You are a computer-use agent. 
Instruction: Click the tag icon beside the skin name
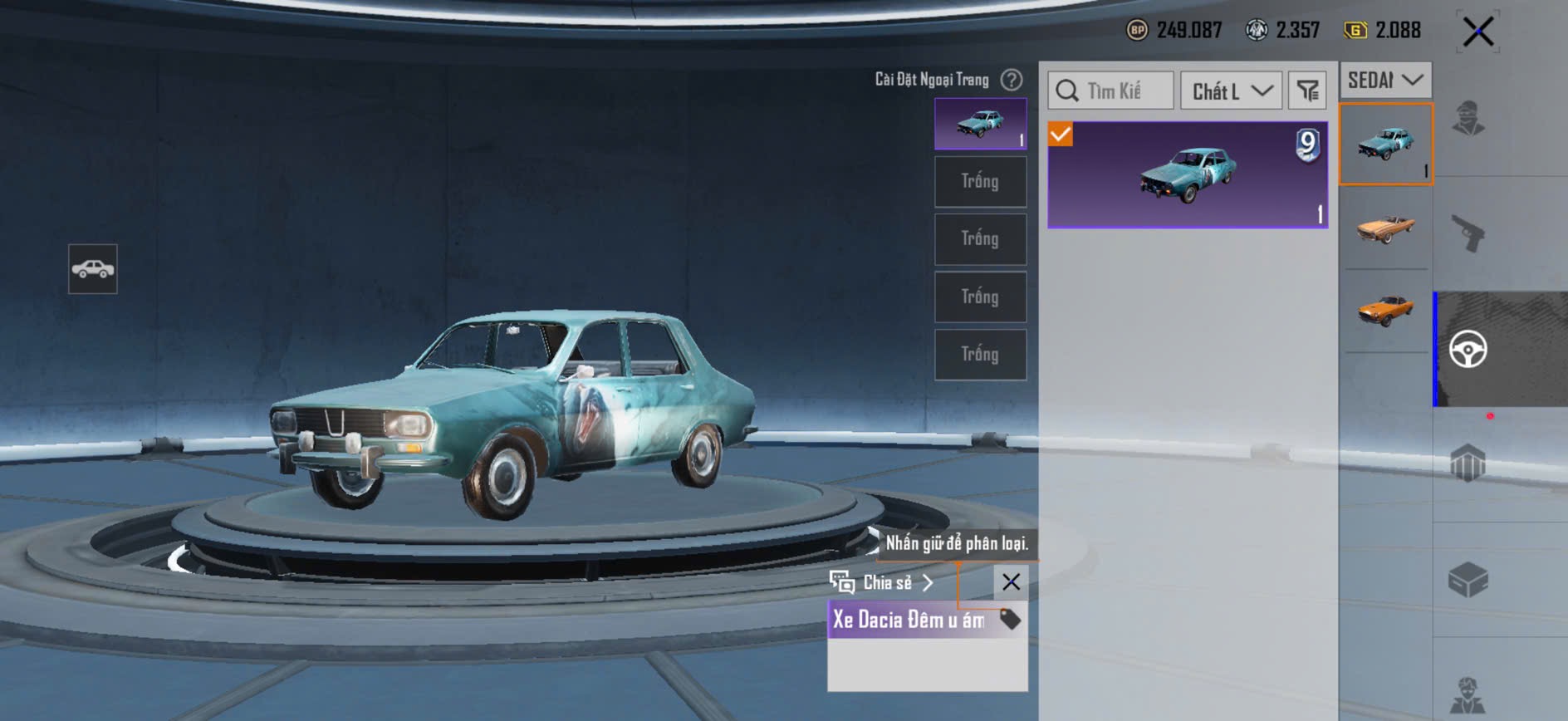pyautogui.click(x=1010, y=619)
